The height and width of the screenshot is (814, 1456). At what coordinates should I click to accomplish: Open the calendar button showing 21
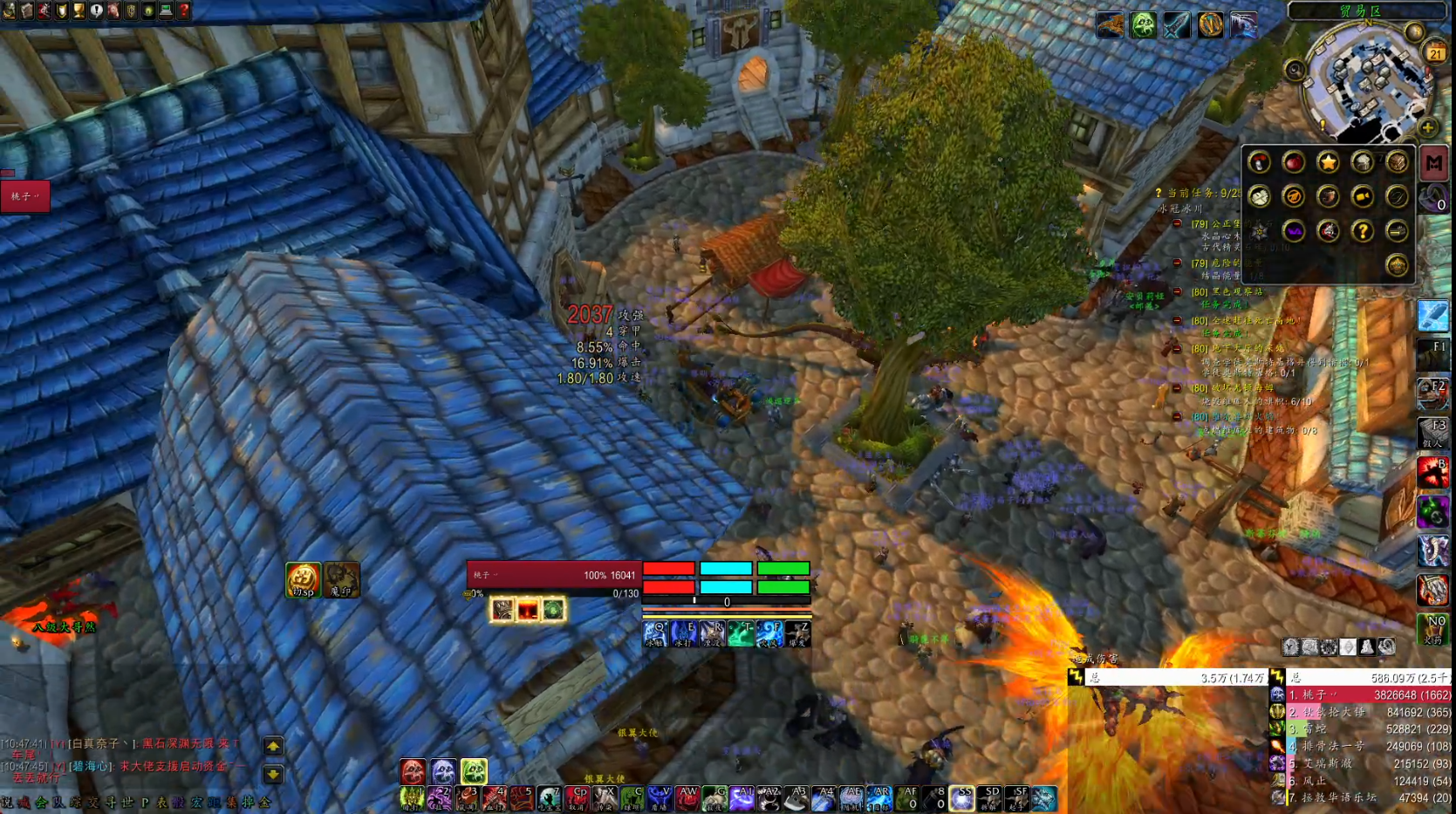coord(1435,54)
